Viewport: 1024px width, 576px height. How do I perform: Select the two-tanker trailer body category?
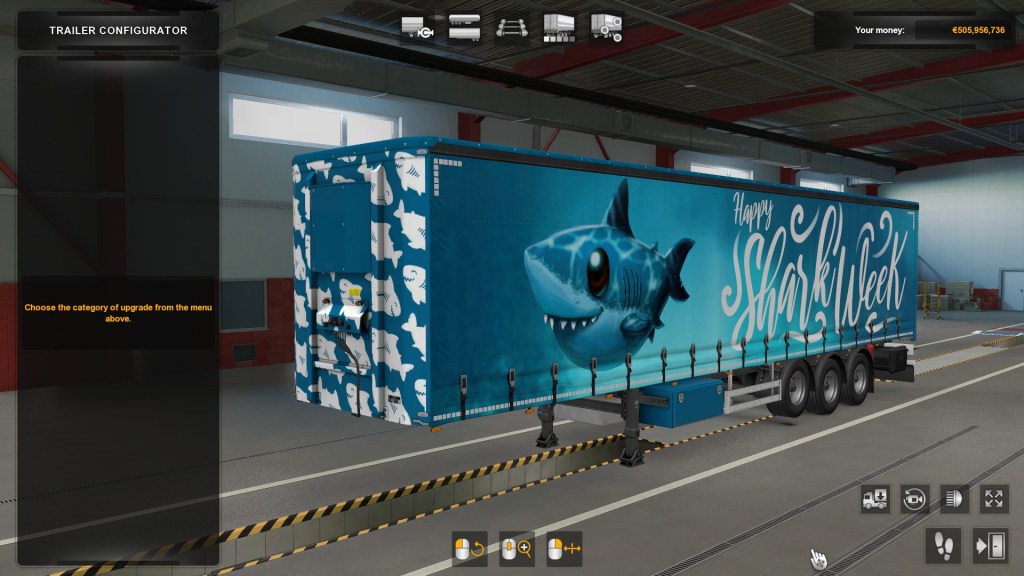[x=464, y=27]
